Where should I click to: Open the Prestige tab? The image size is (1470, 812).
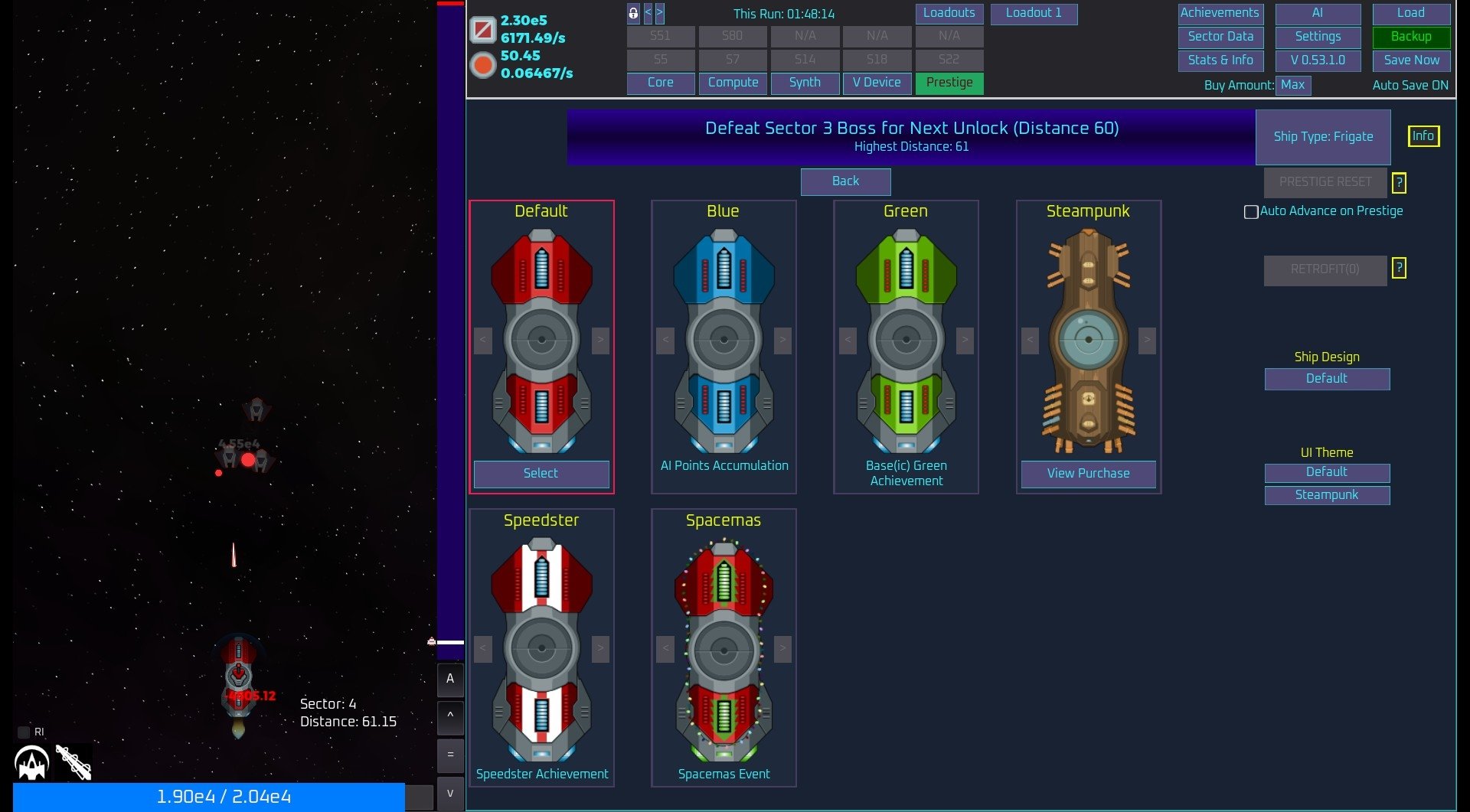[949, 83]
